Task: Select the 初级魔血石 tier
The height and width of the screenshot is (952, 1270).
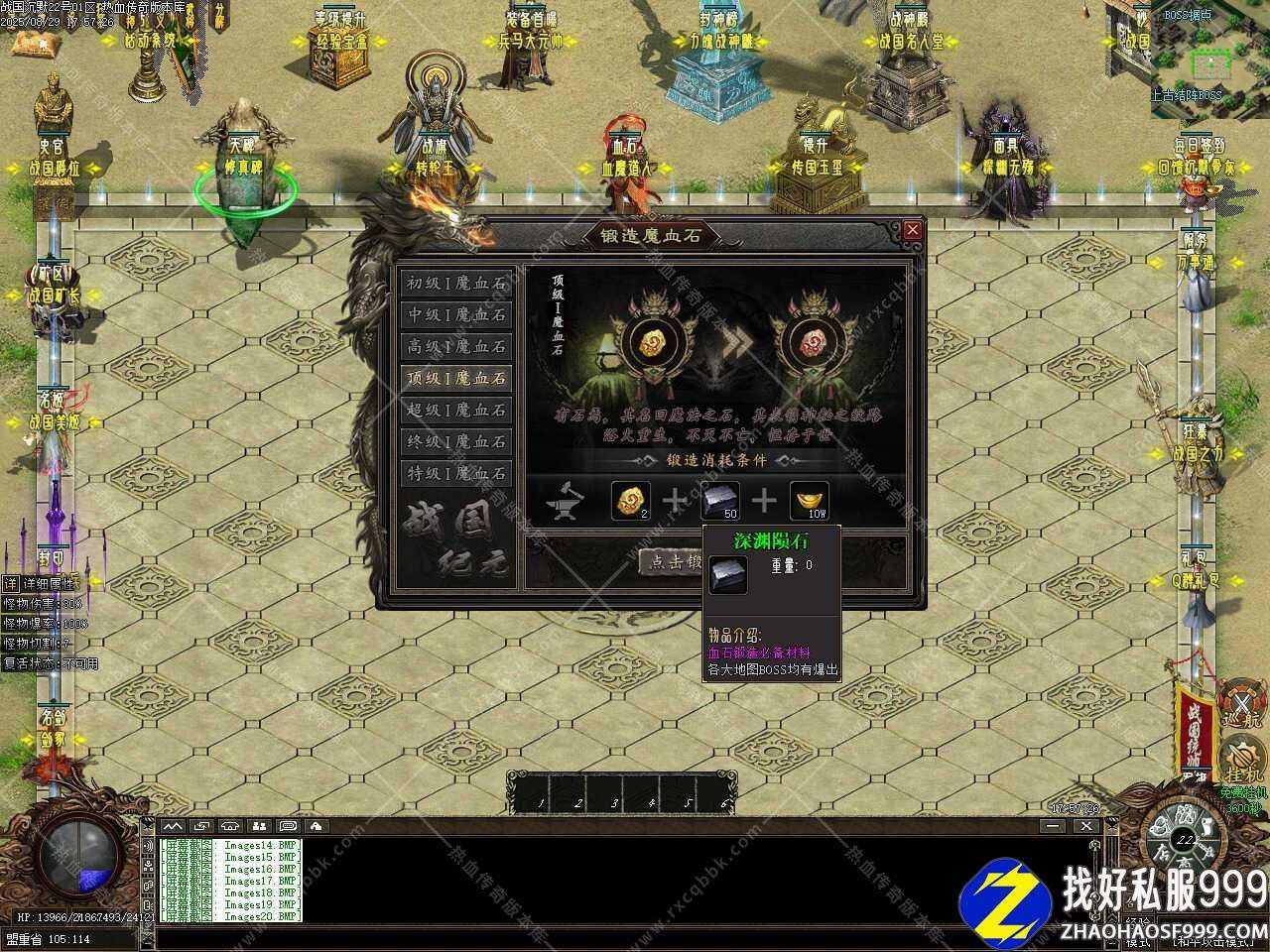Action: point(455,283)
